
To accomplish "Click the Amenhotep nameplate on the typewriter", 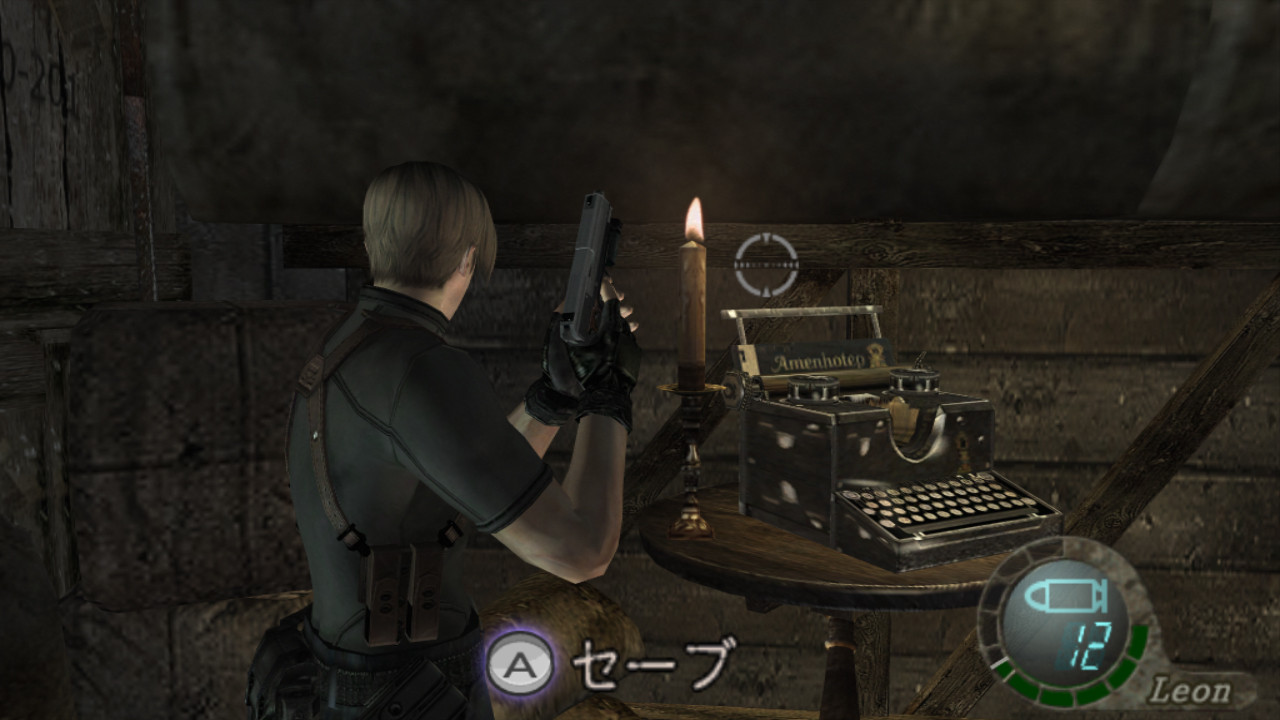I will coord(817,360).
